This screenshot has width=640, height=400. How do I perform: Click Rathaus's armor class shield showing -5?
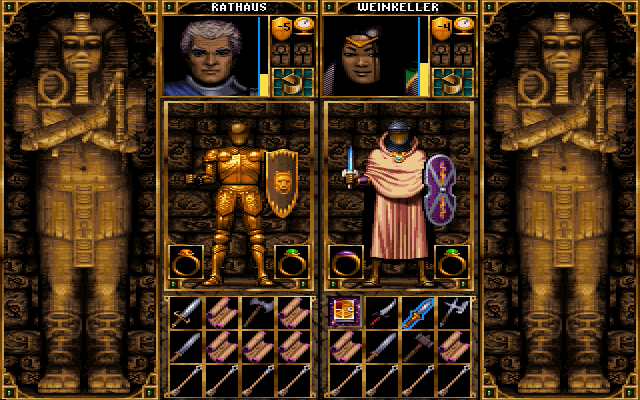(281, 29)
